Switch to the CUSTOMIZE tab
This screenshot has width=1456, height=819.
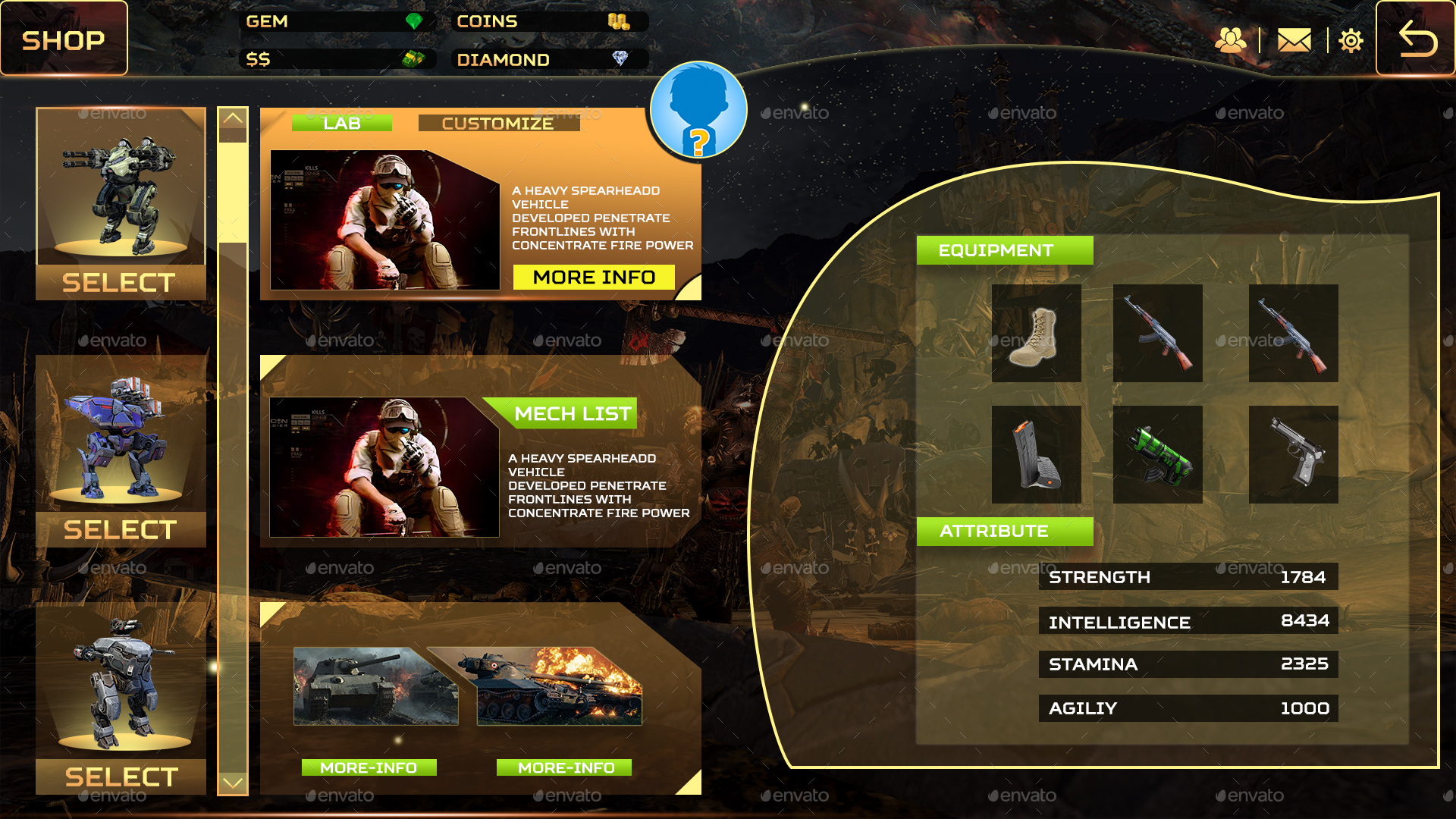[x=498, y=122]
